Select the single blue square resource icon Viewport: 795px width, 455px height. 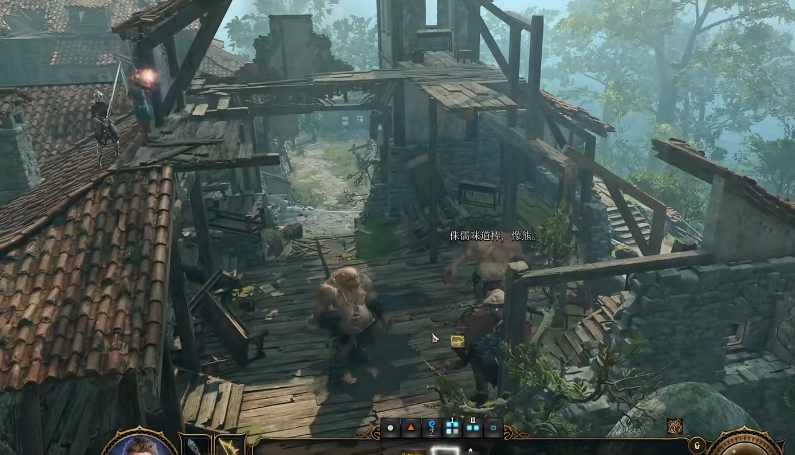[x=494, y=429]
